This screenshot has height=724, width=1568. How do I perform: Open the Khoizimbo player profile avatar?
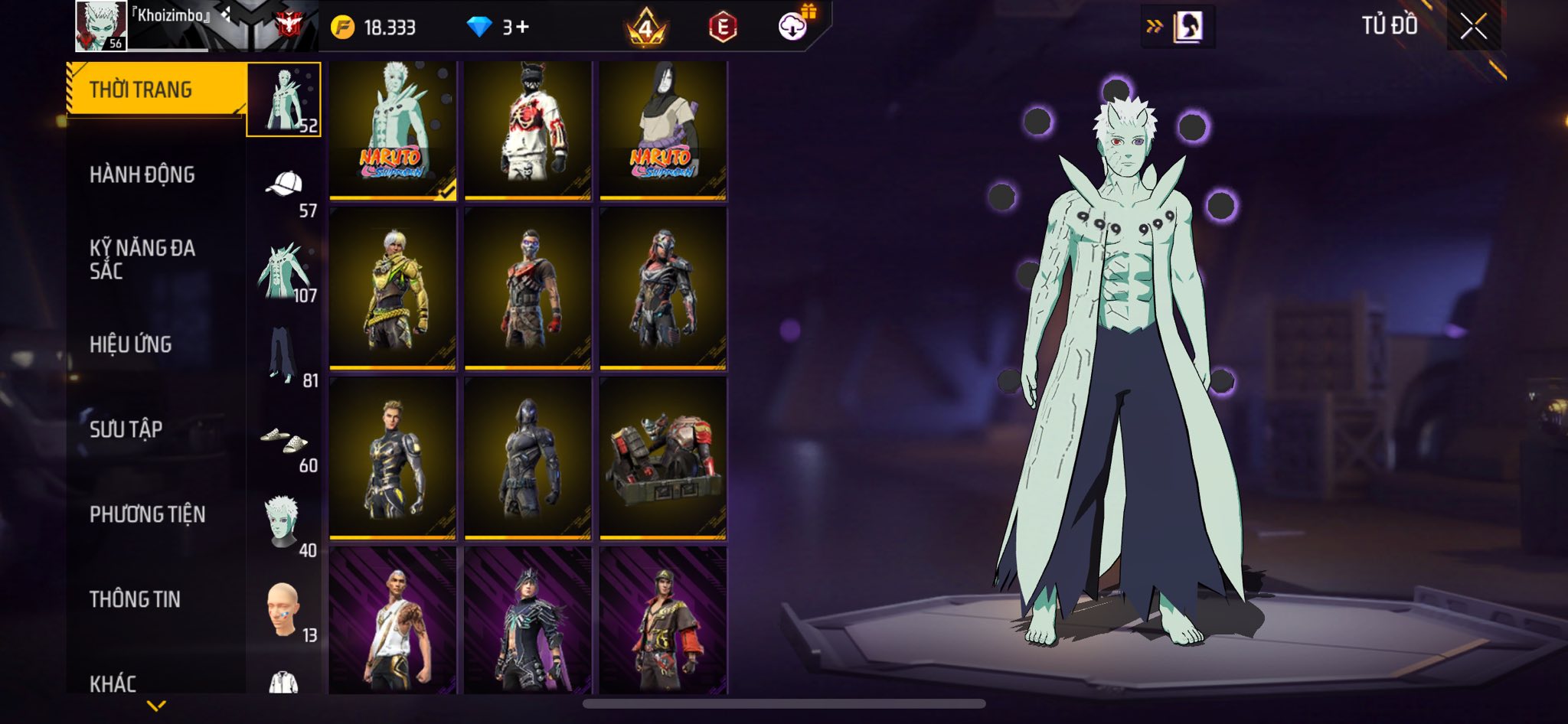pyautogui.click(x=101, y=26)
